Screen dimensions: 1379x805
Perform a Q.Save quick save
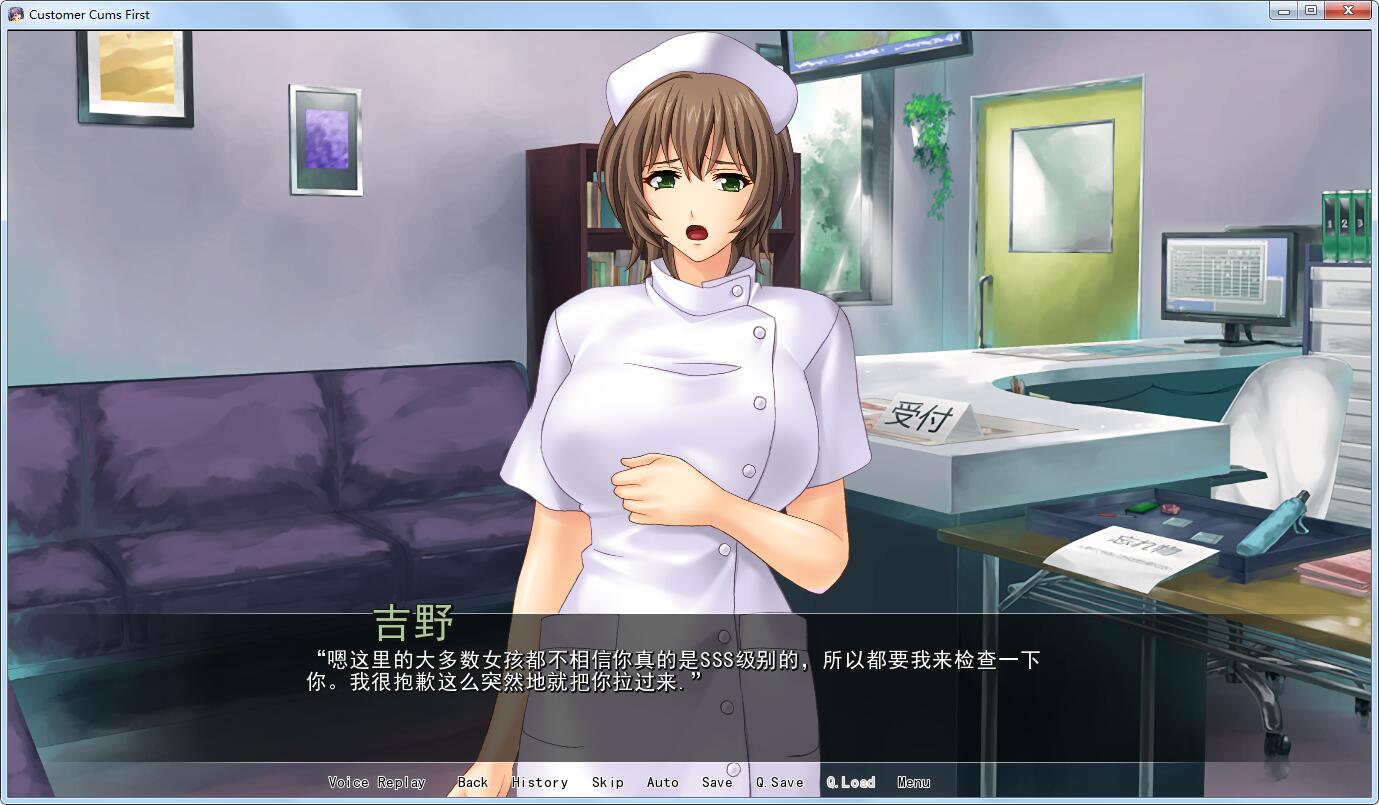(x=779, y=782)
